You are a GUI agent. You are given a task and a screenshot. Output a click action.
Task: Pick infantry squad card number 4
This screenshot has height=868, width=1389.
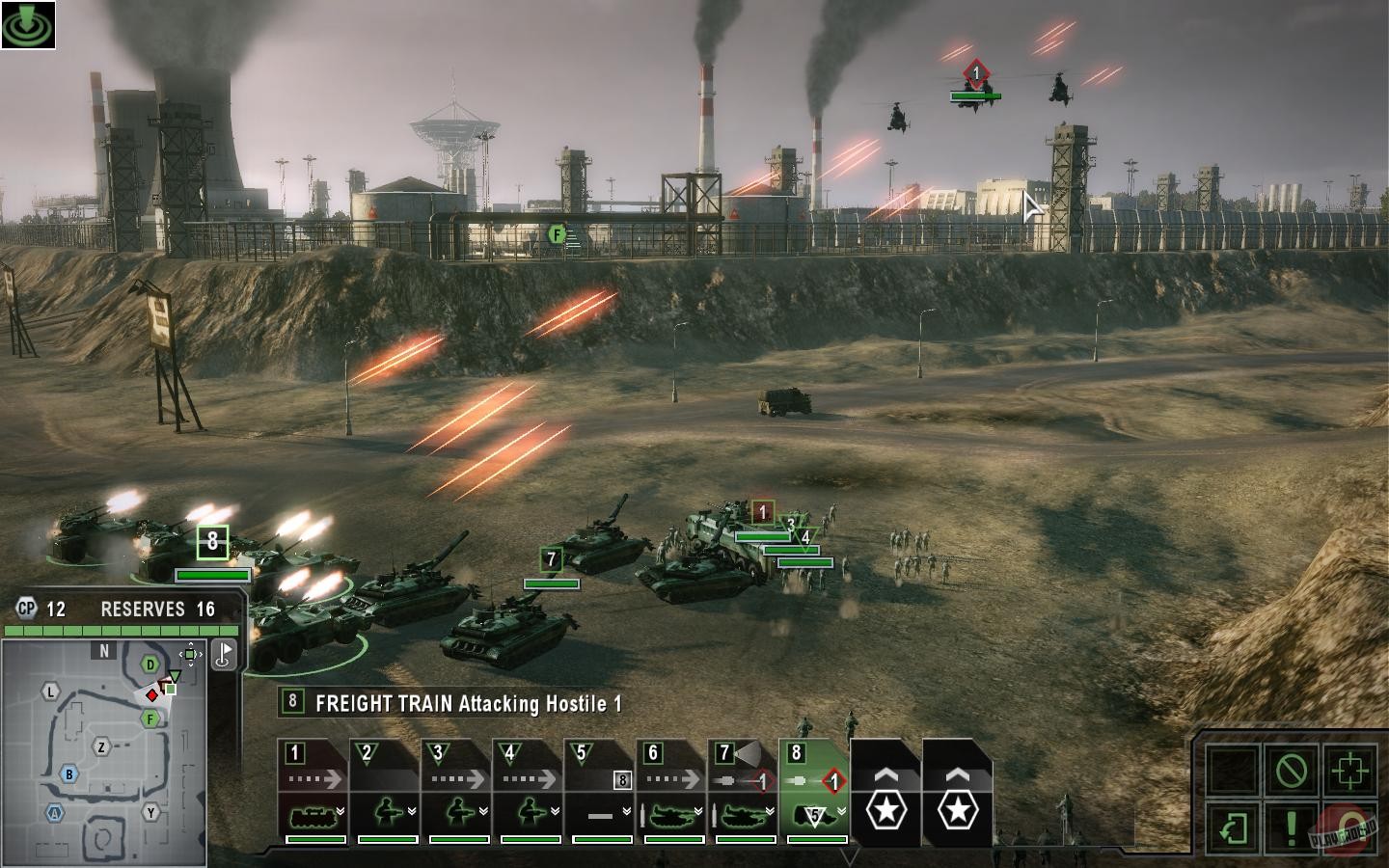(x=529, y=791)
